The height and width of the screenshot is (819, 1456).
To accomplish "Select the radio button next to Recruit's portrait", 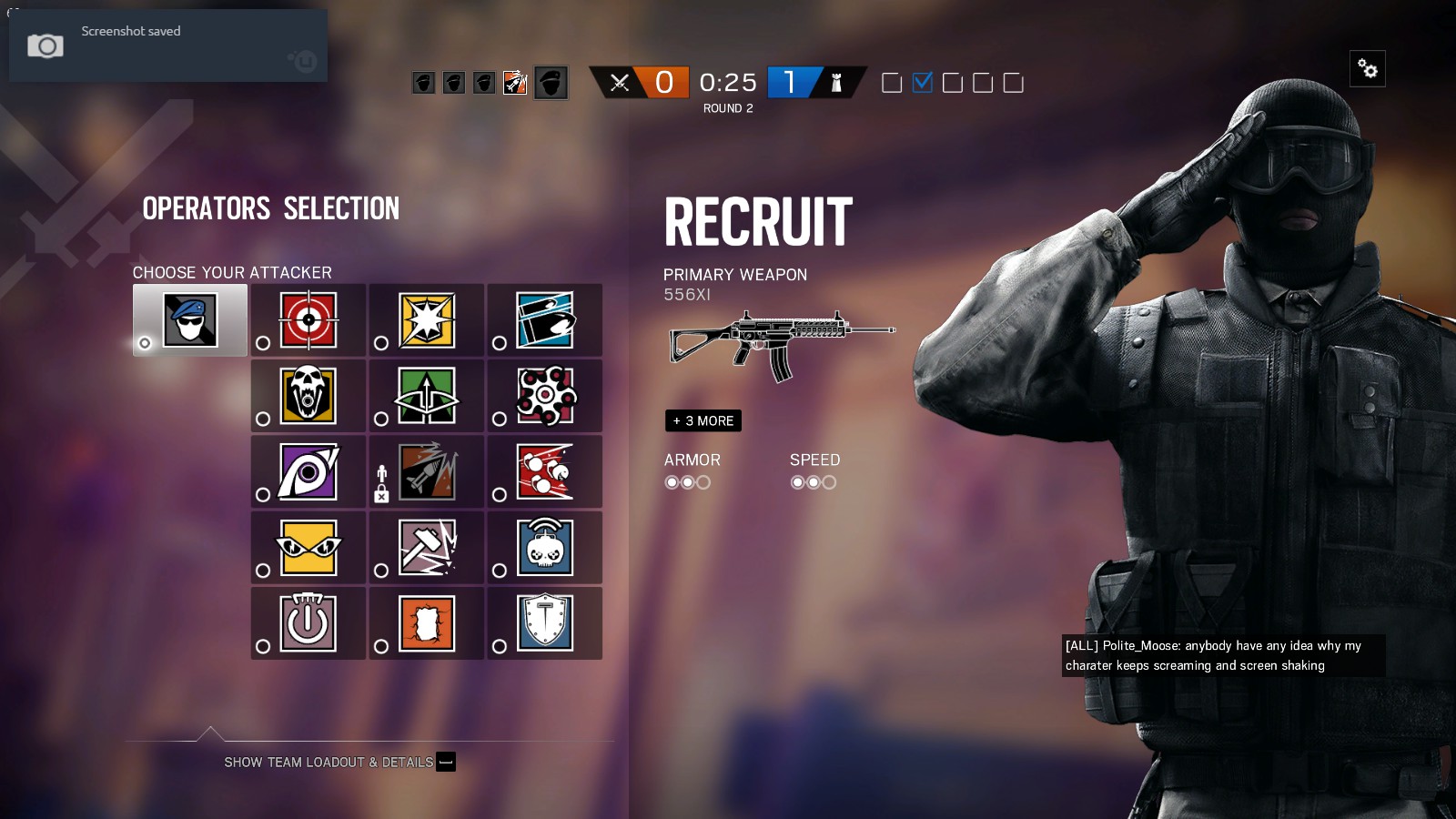I will pyautogui.click(x=145, y=344).
